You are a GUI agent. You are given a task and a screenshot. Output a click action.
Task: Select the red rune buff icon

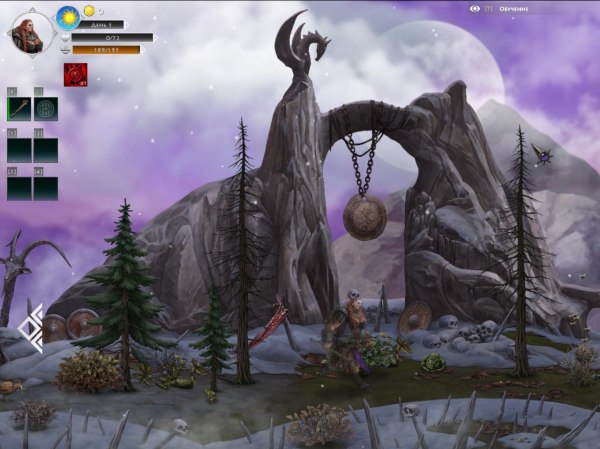75,75
